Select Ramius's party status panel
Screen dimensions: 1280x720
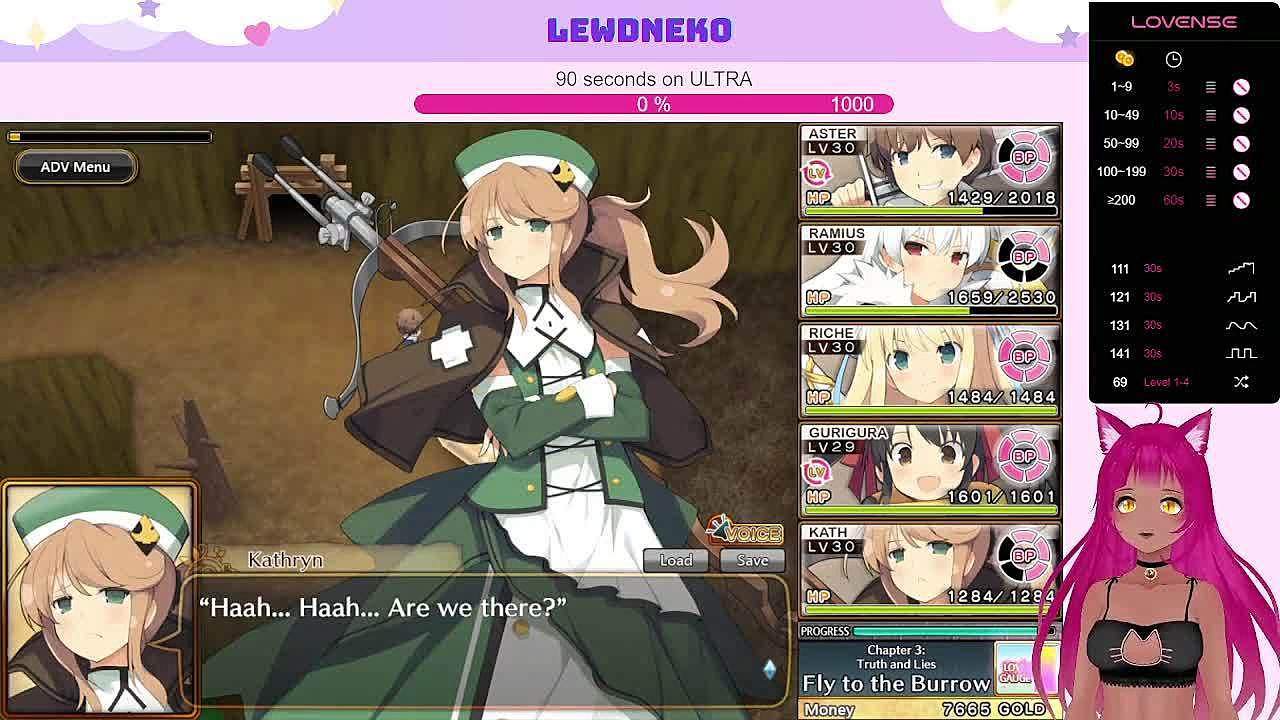click(929, 270)
